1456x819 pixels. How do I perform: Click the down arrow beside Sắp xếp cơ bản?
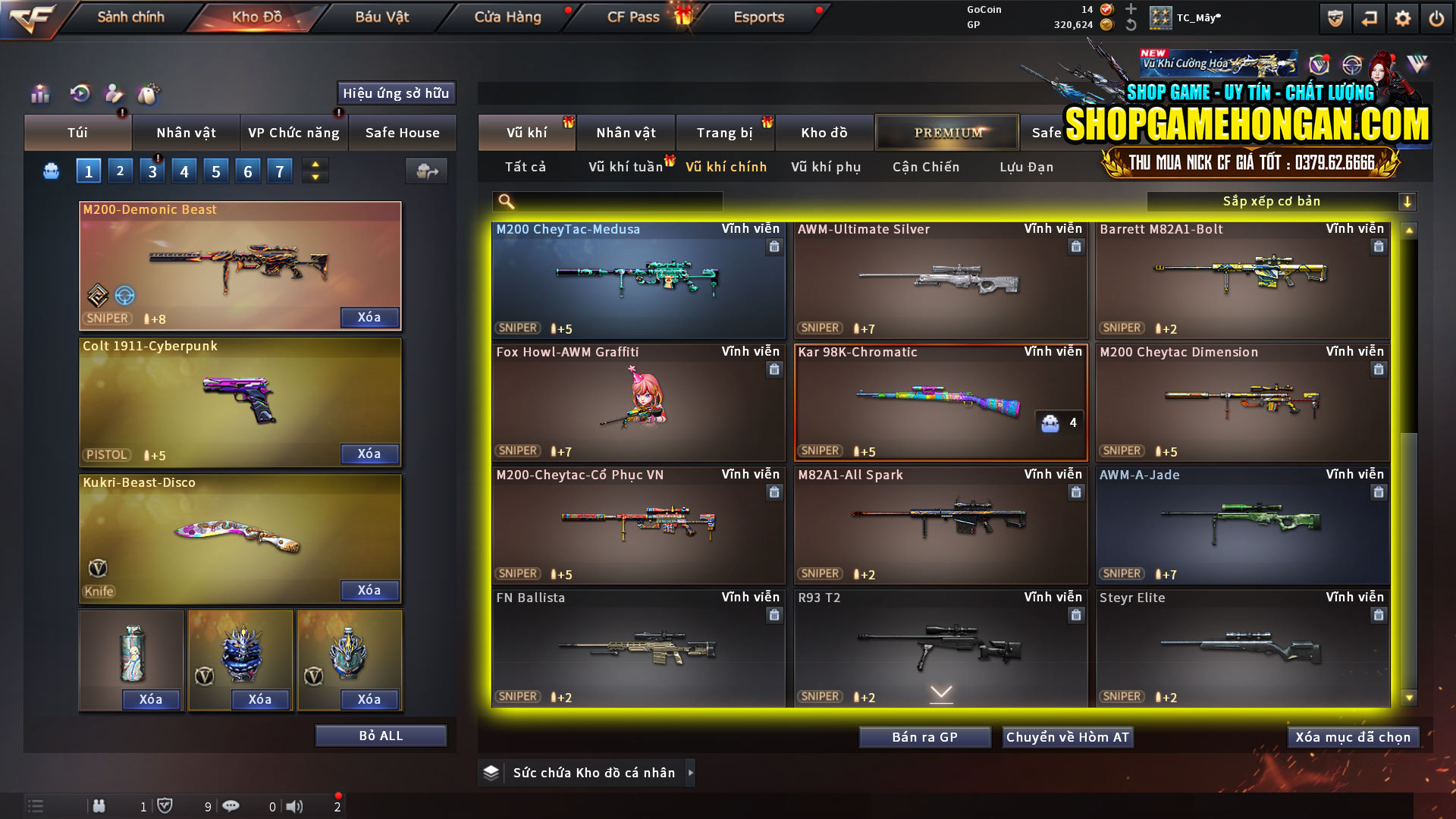pos(1408,201)
